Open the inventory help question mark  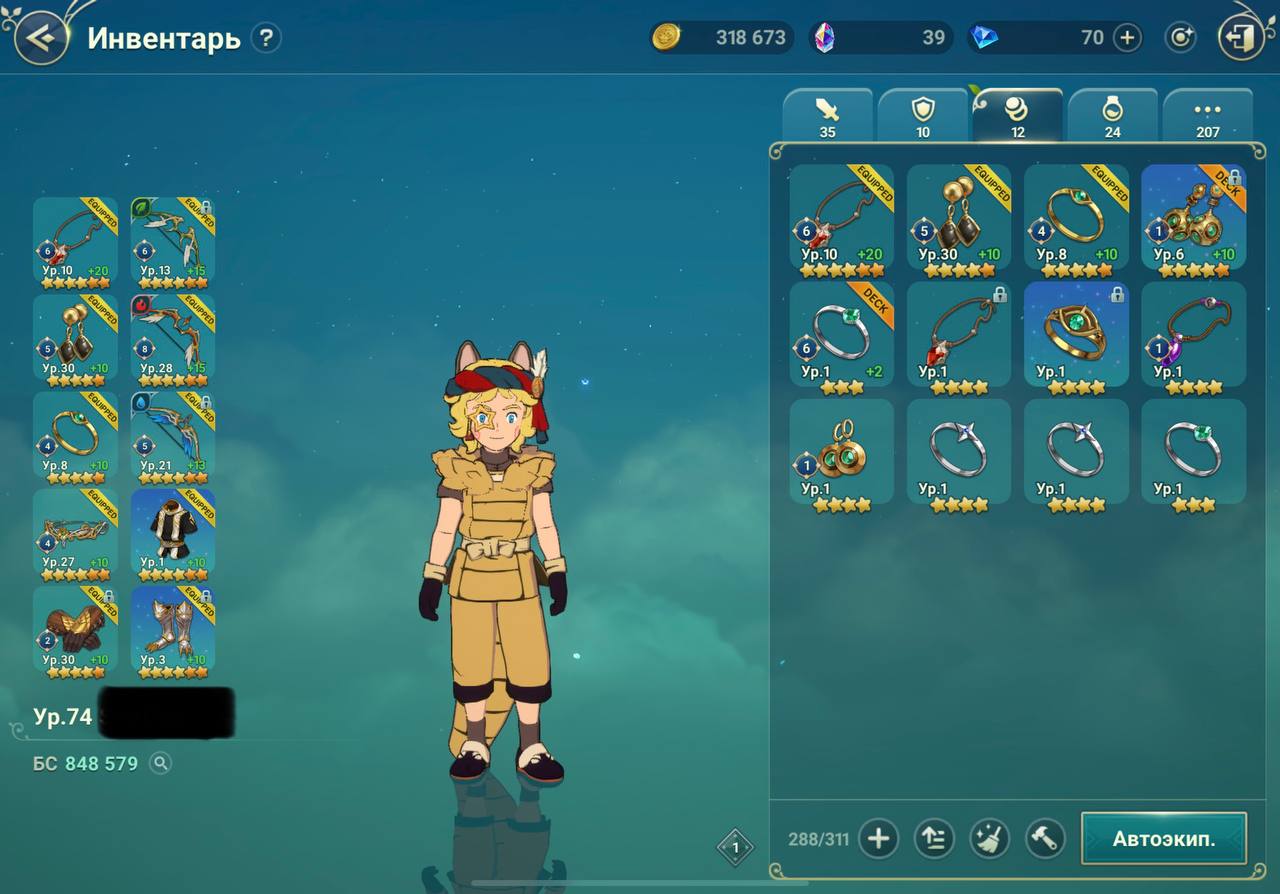coord(265,38)
